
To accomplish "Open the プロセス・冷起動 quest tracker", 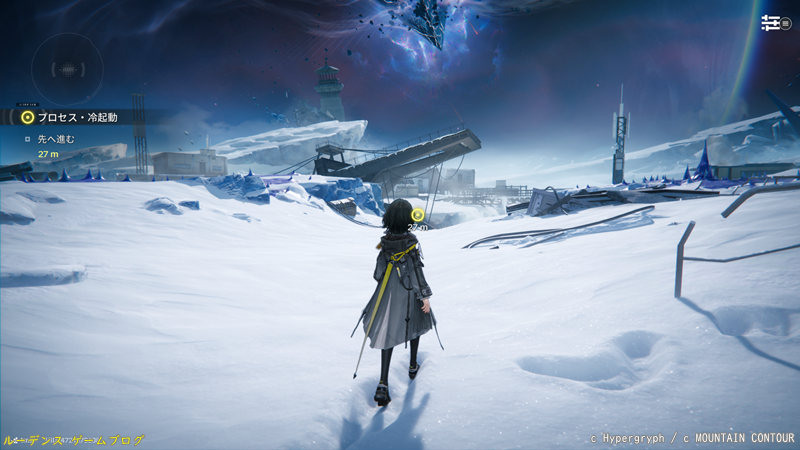I will click(77, 117).
